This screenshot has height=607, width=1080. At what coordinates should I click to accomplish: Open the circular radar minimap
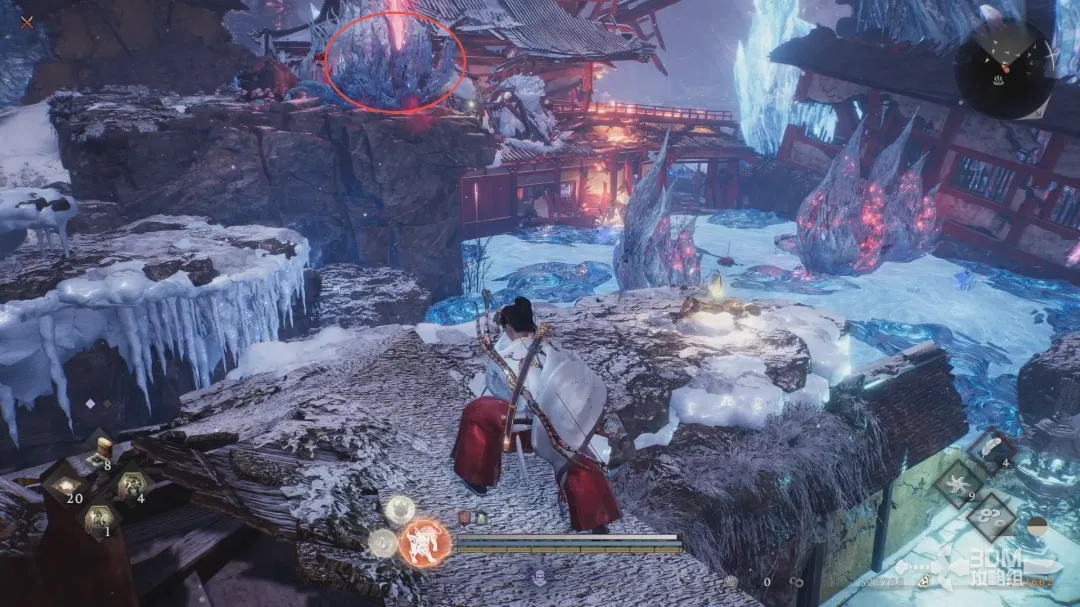(x=1004, y=69)
